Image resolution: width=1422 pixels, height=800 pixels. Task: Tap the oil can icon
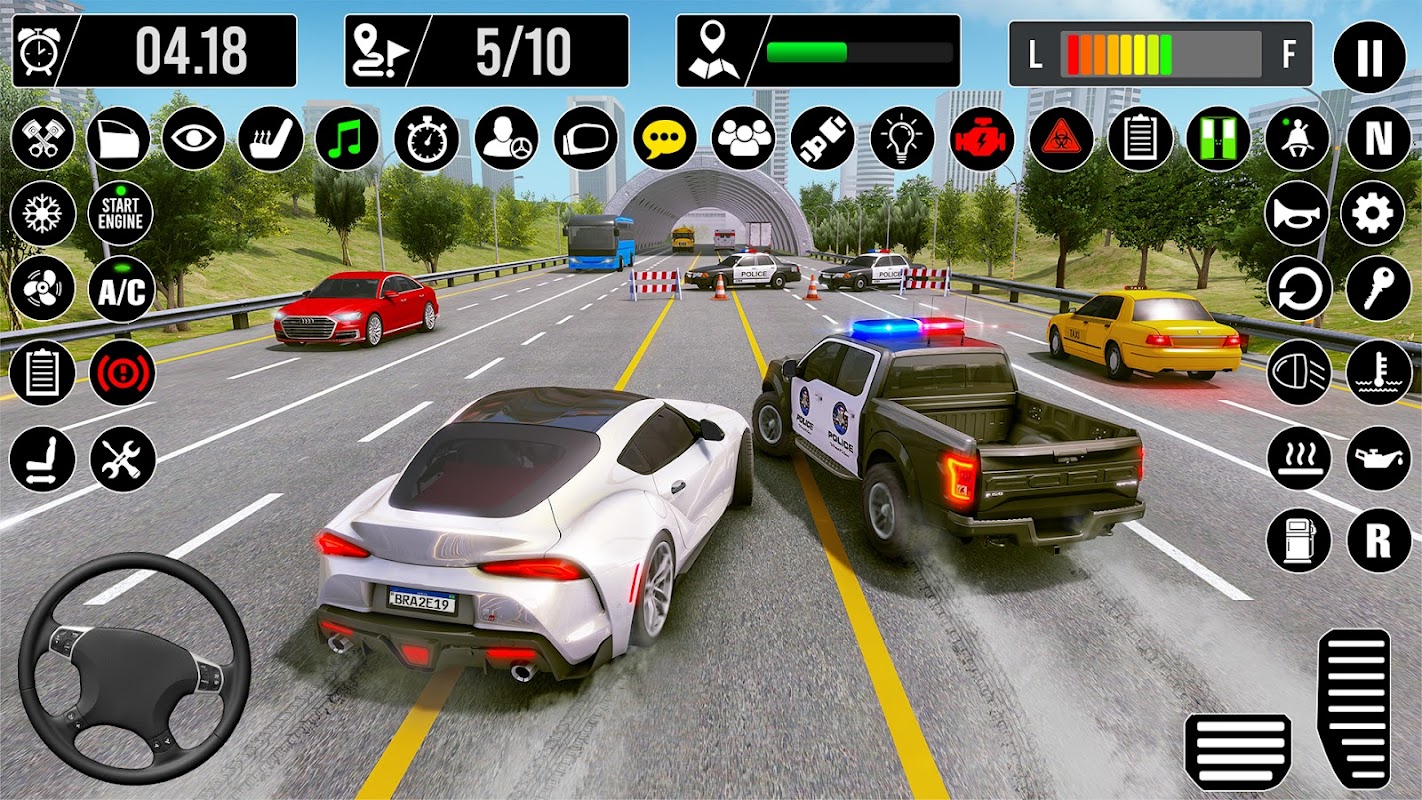click(x=1378, y=459)
